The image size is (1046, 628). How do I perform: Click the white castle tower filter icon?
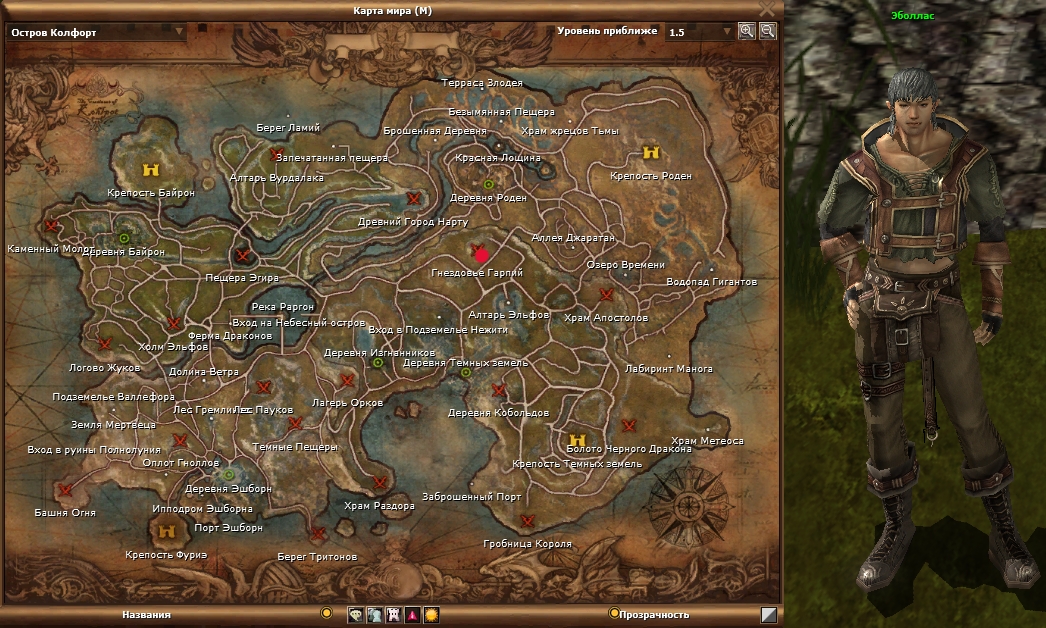pos(393,614)
